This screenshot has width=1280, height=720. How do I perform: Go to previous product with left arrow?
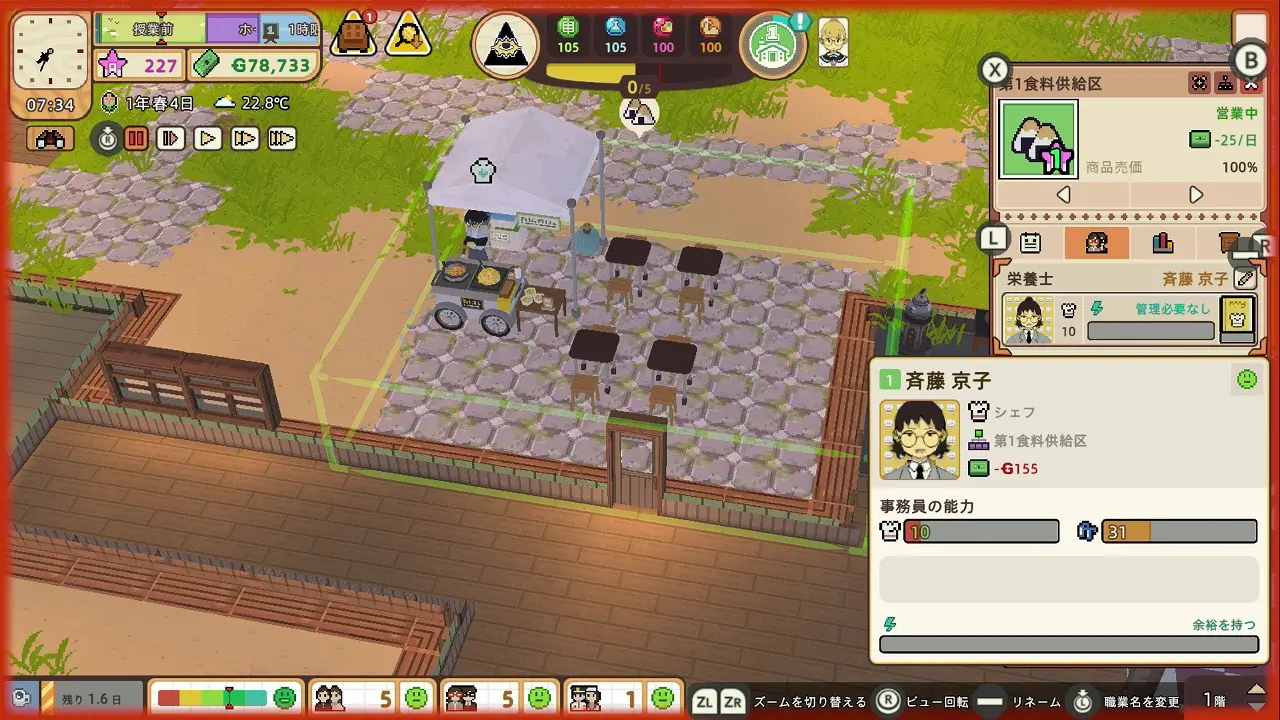1064,195
